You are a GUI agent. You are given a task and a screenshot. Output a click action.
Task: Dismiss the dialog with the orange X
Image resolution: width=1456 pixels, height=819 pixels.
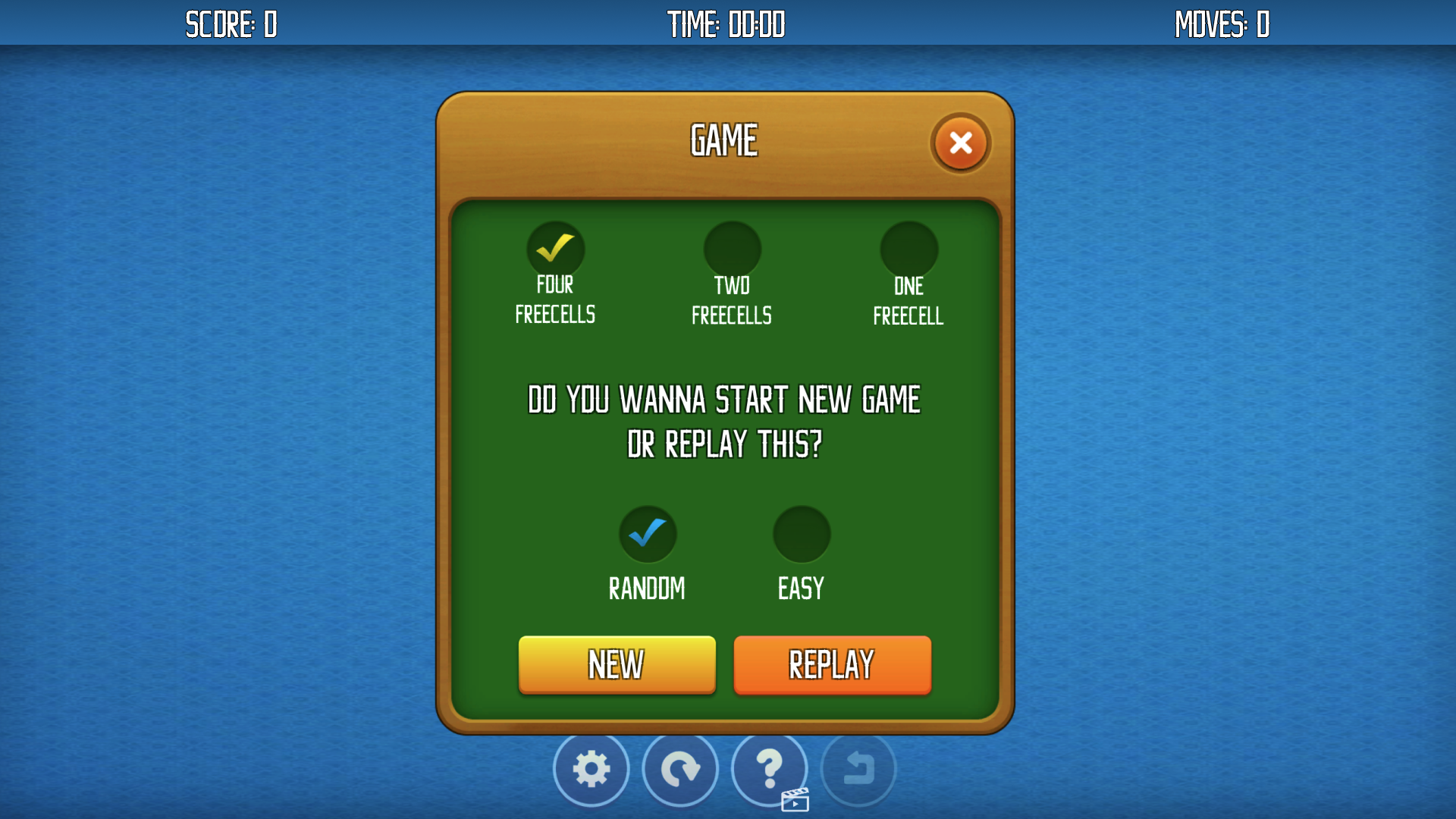click(x=960, y=143)
